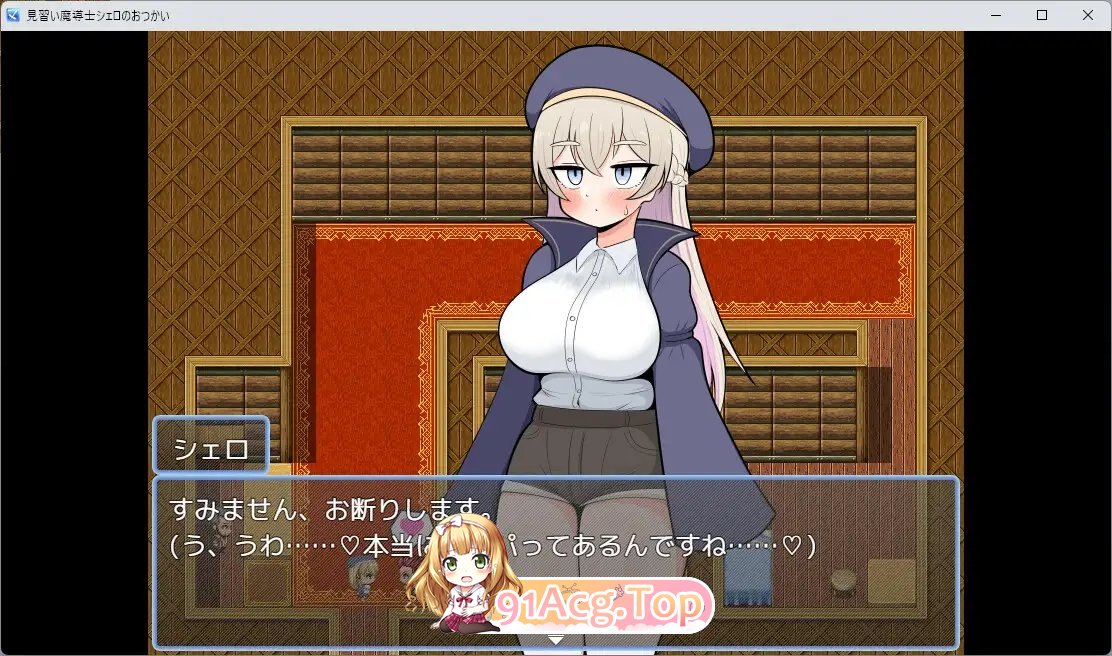Close the game window
This screenshot has width=1112, height=656.
pyautogui.click(x=1087, y=15)
